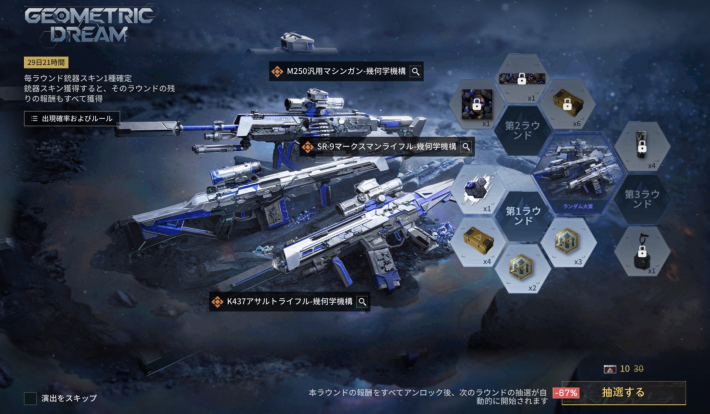
Task: Select the 第2ラウンド hexagon
Action: [525, 127]
